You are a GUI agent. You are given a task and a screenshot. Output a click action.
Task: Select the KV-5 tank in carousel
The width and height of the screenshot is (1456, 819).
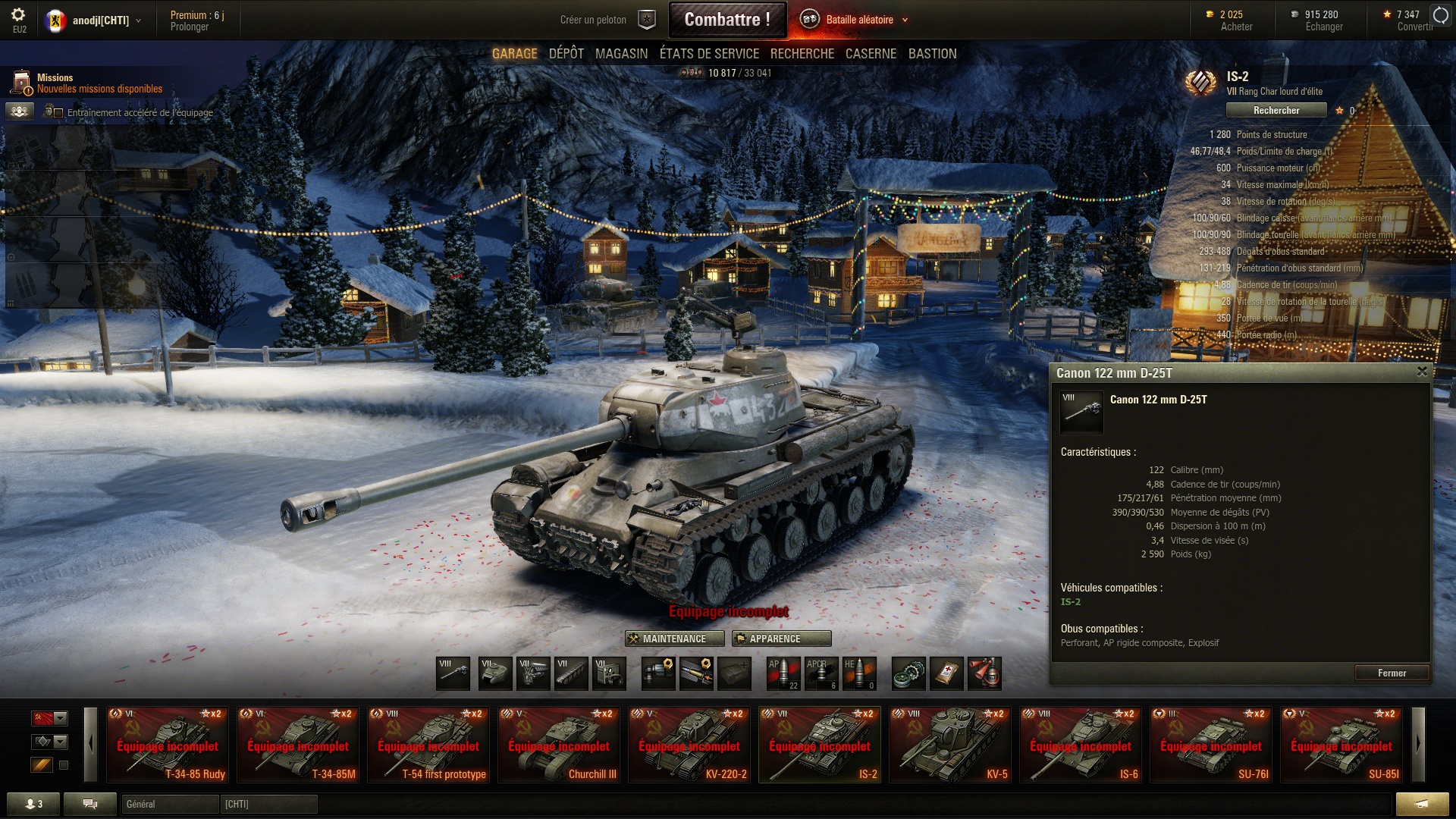point(949,744)
